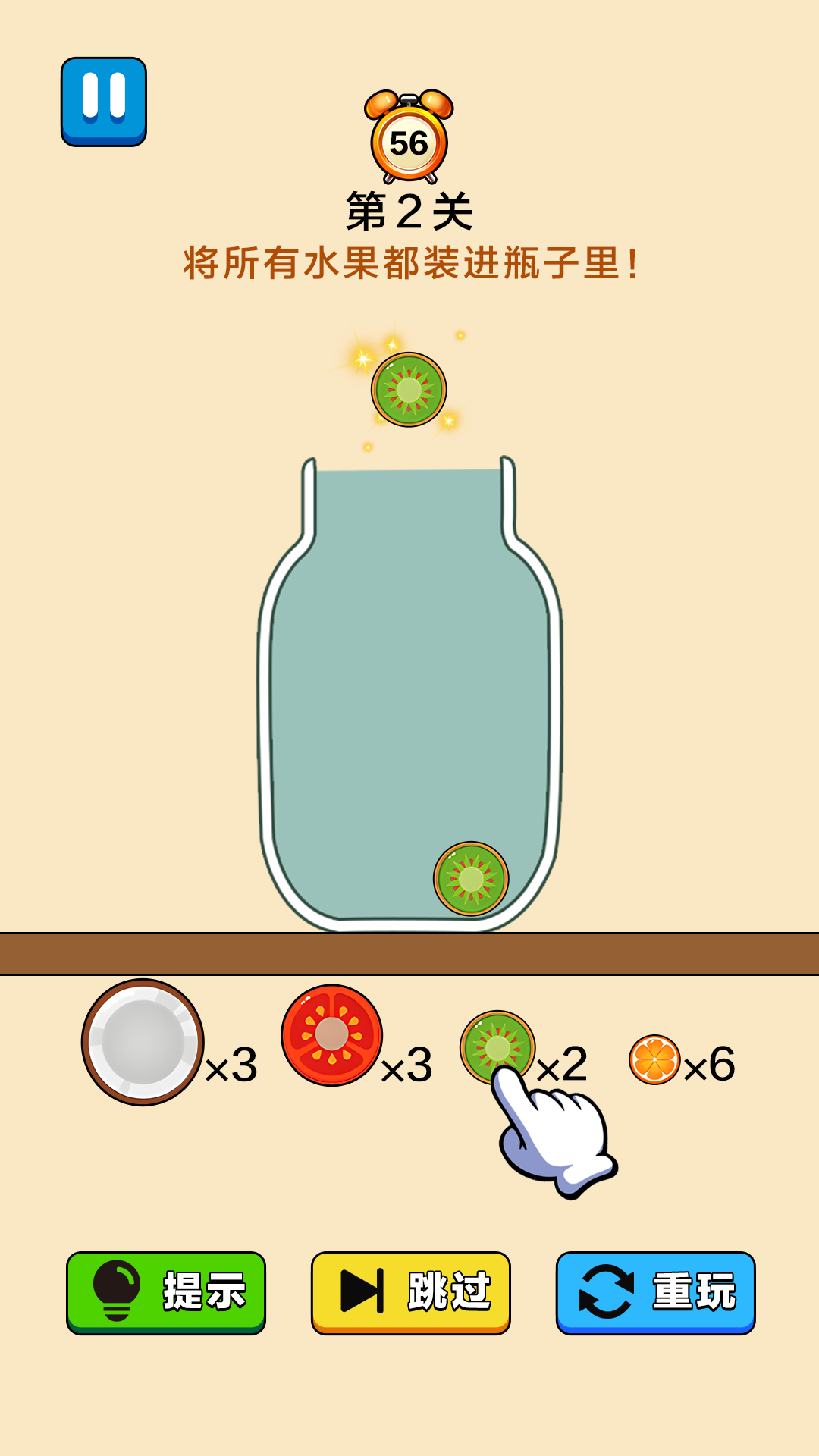The height and width of the screenshot is (1456, 819).
Task: Pick the tomato slice fruit
Action: [331, 1034]
